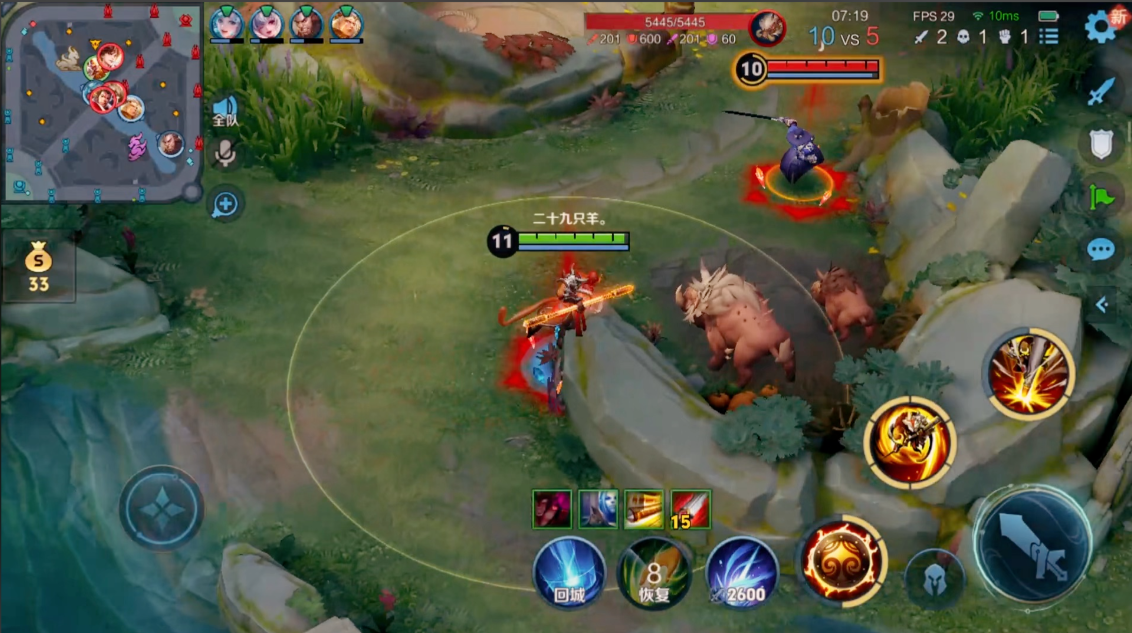1132x633 pixels.
Task: Use the 恢复 restore ability
Action: [x=654, y=572]
